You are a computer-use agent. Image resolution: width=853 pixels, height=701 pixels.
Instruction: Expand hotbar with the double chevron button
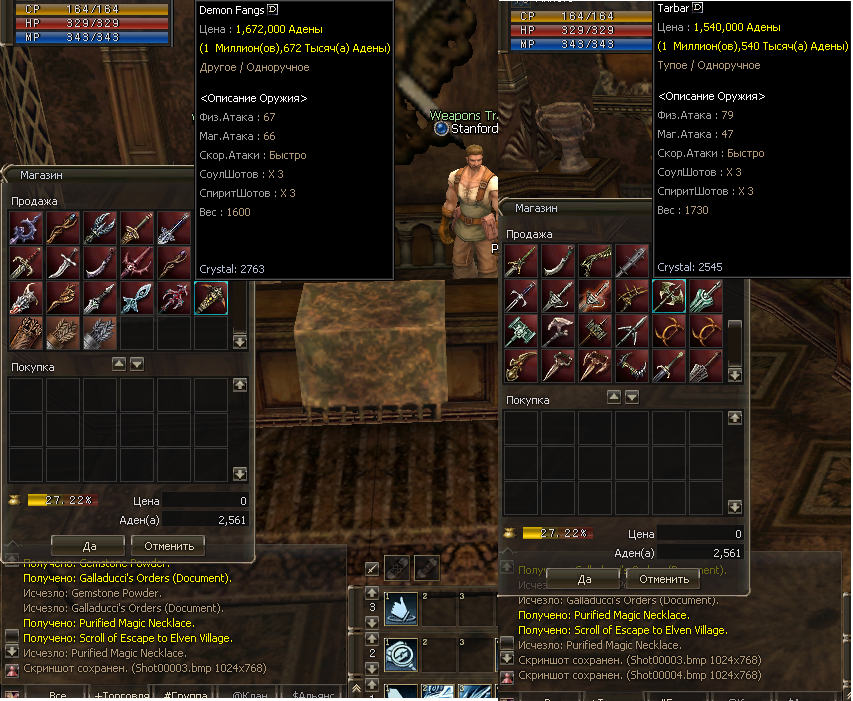pyautogui.click(x=356, y=690)
